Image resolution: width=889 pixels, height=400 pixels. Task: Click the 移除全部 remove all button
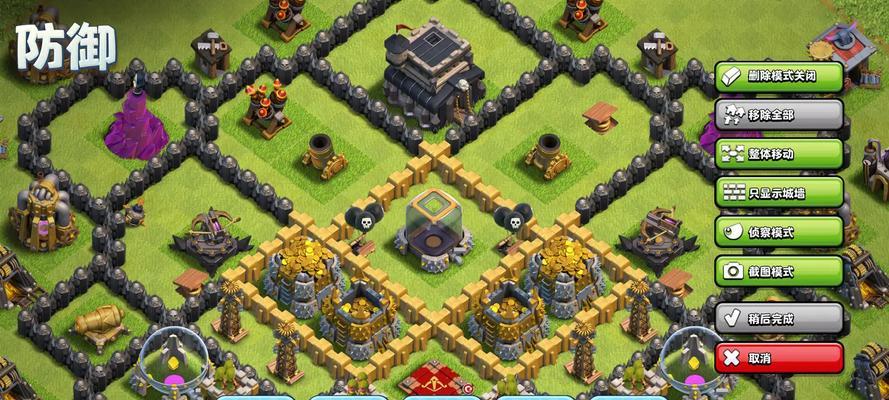click(x=779, y=114)
